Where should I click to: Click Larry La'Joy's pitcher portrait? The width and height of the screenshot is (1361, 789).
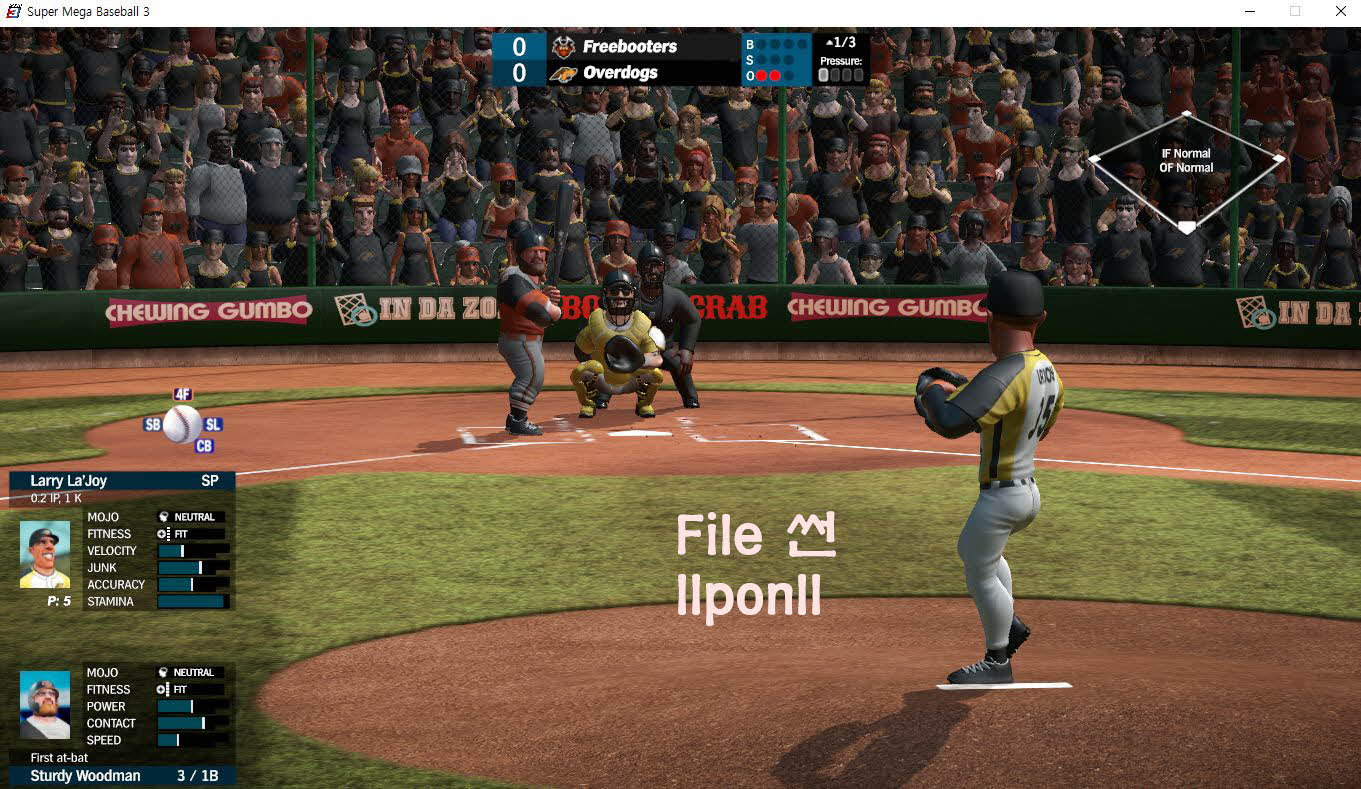coord(45,554)
